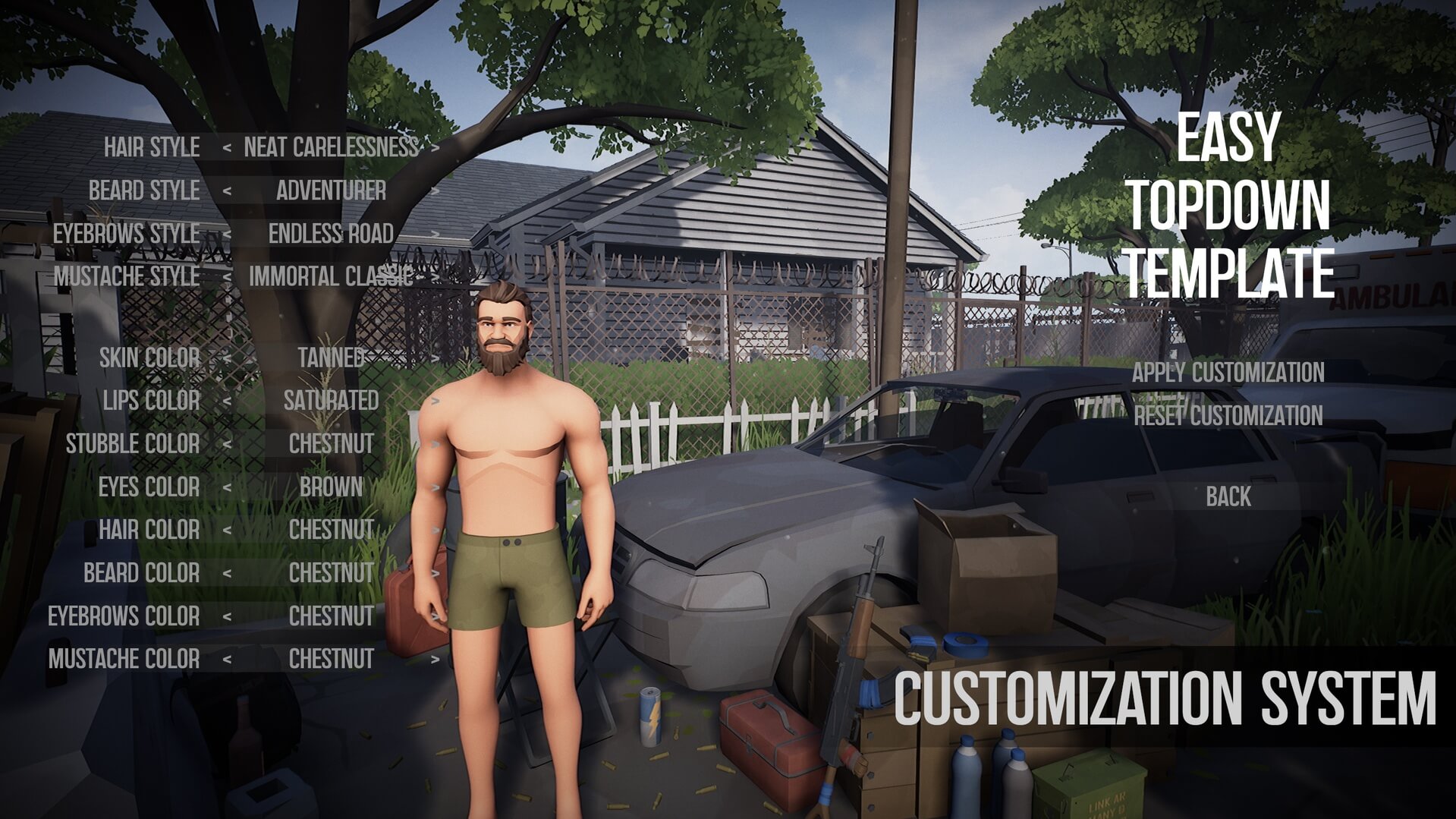
Task: Go back with the Back button
Action: pos(1228,496)
